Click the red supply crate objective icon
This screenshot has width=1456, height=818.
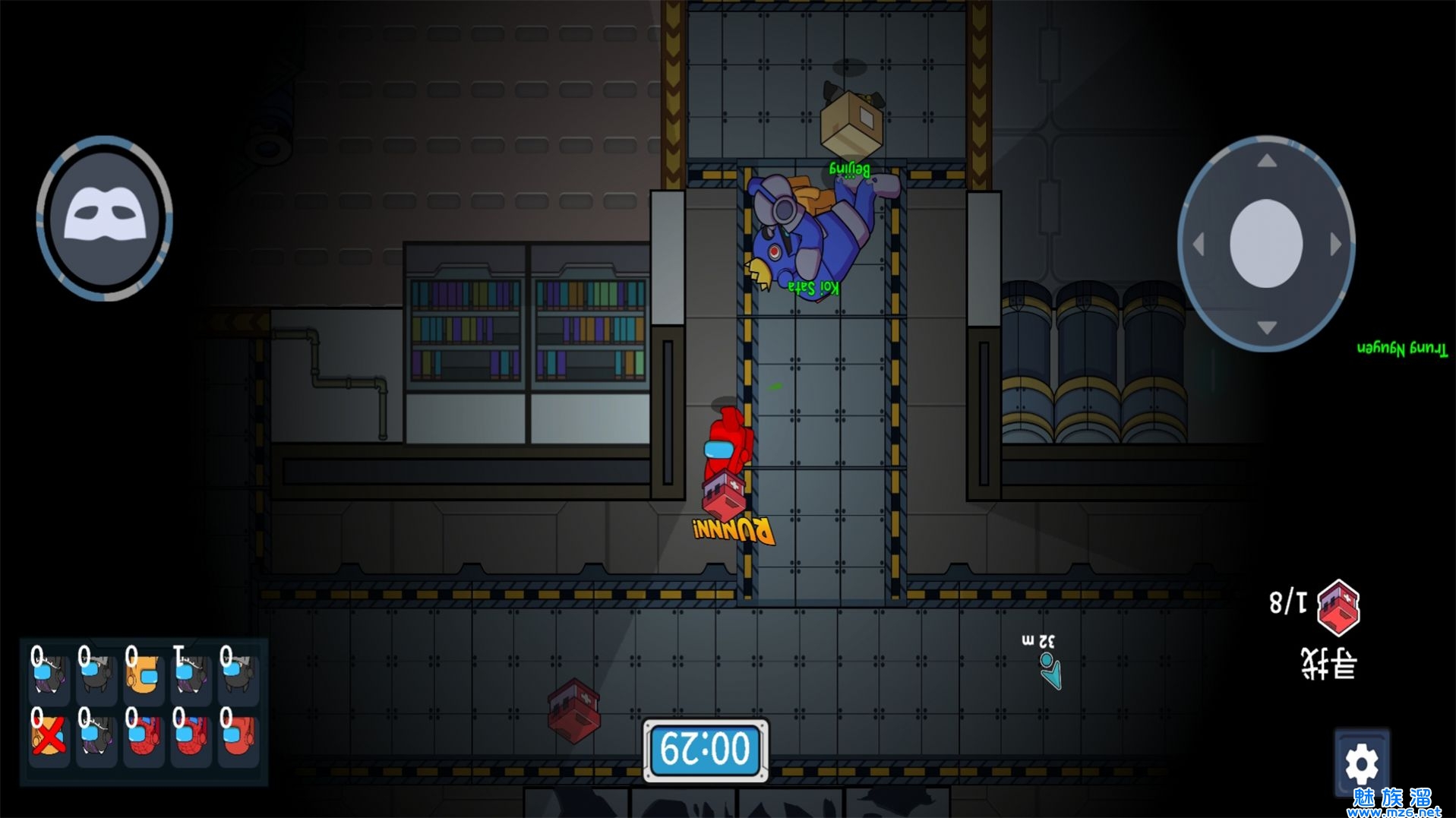1338,606
